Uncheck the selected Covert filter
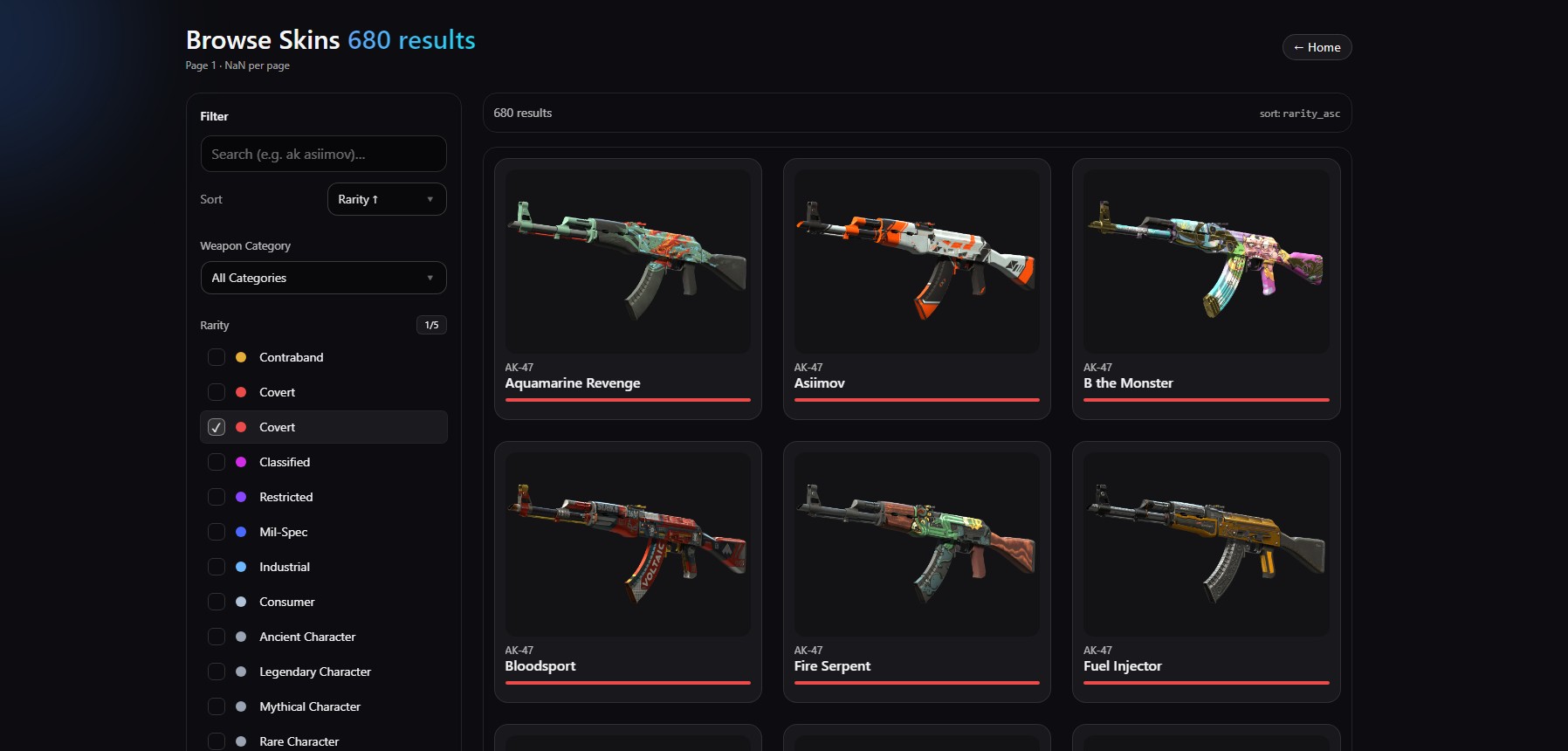Viewport: 1568px width, 751px height. click(217, 427)
